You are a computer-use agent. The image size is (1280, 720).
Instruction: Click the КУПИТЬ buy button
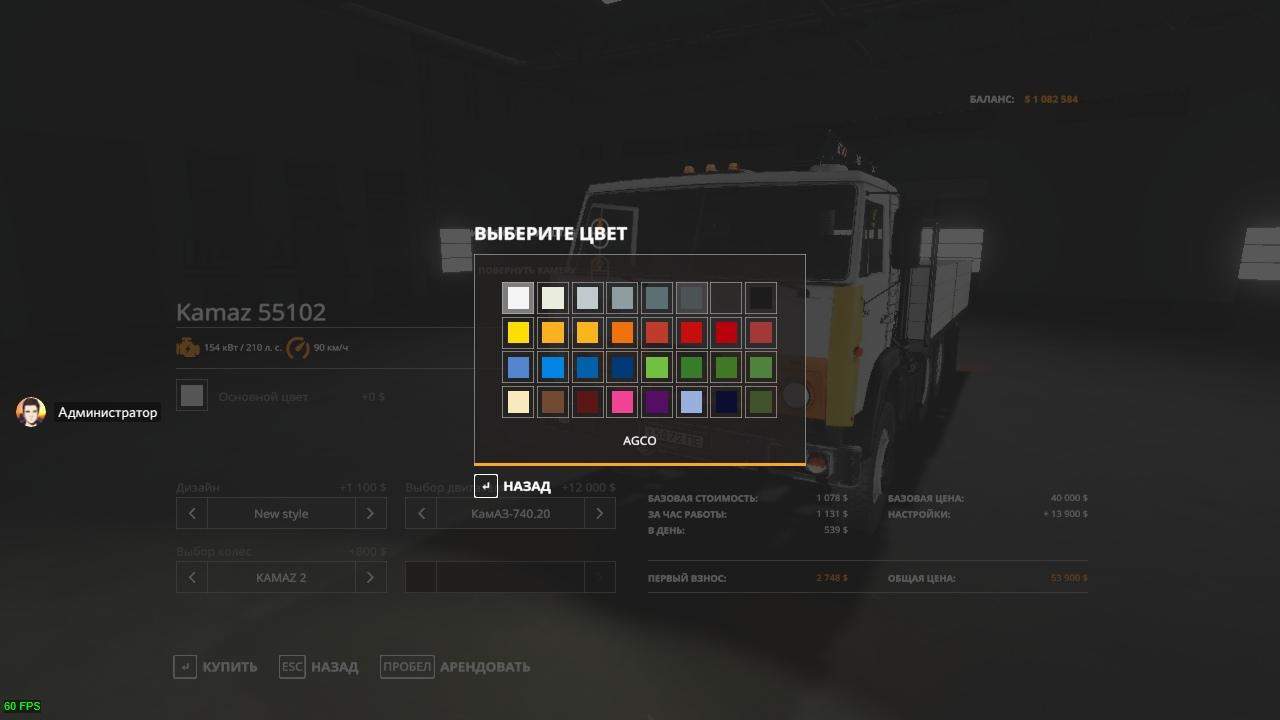pos(216,667)
